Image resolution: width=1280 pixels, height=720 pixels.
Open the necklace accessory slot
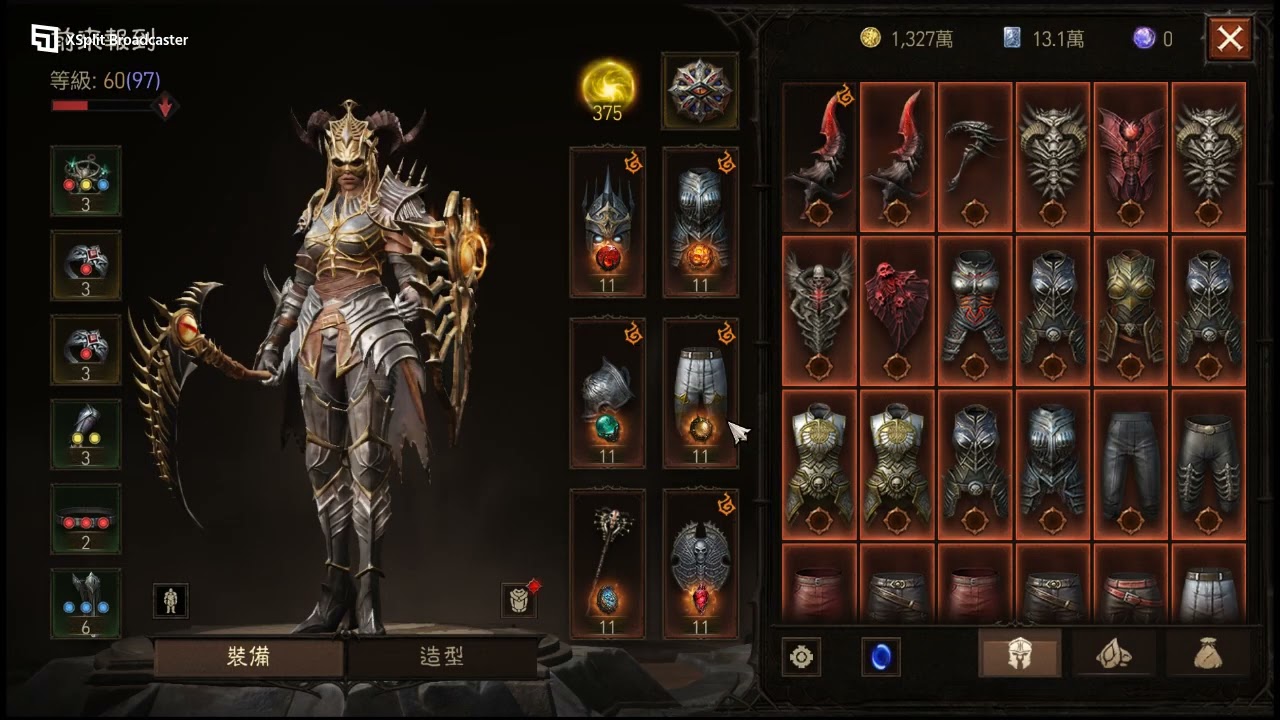click(x=86, y=180)
